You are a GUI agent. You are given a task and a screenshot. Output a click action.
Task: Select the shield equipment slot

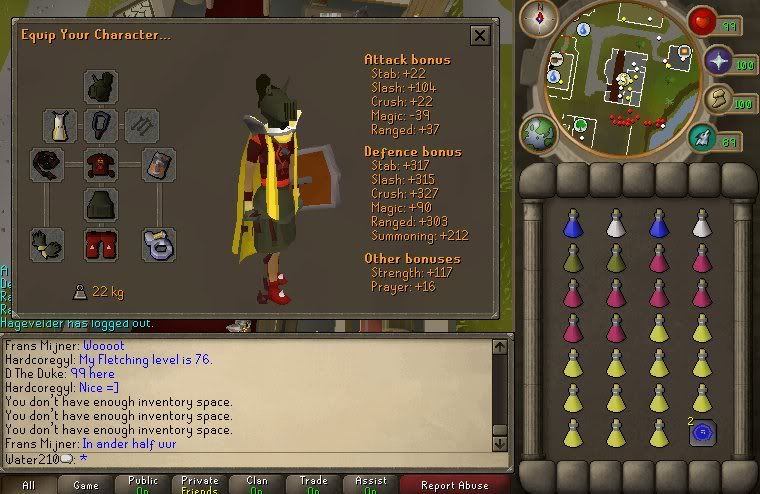tap(158, 165)
